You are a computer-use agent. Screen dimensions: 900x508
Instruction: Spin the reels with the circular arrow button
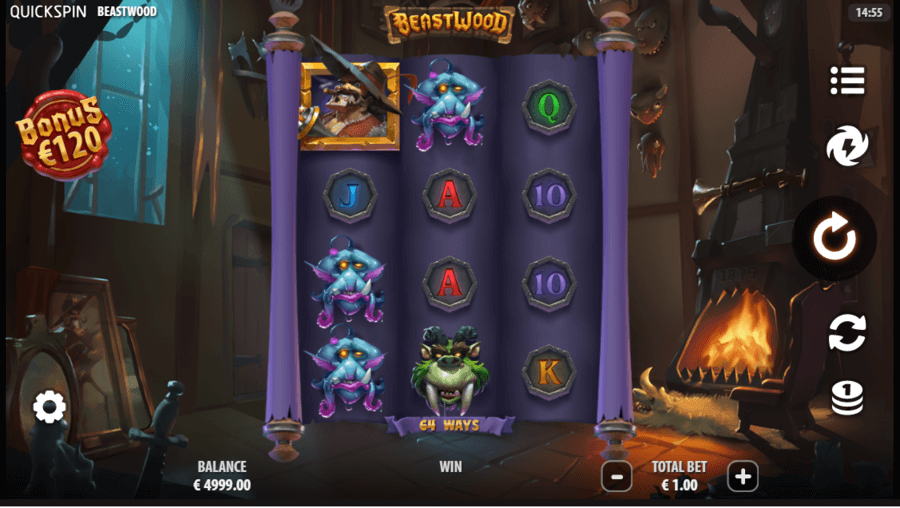pos(834,238)
